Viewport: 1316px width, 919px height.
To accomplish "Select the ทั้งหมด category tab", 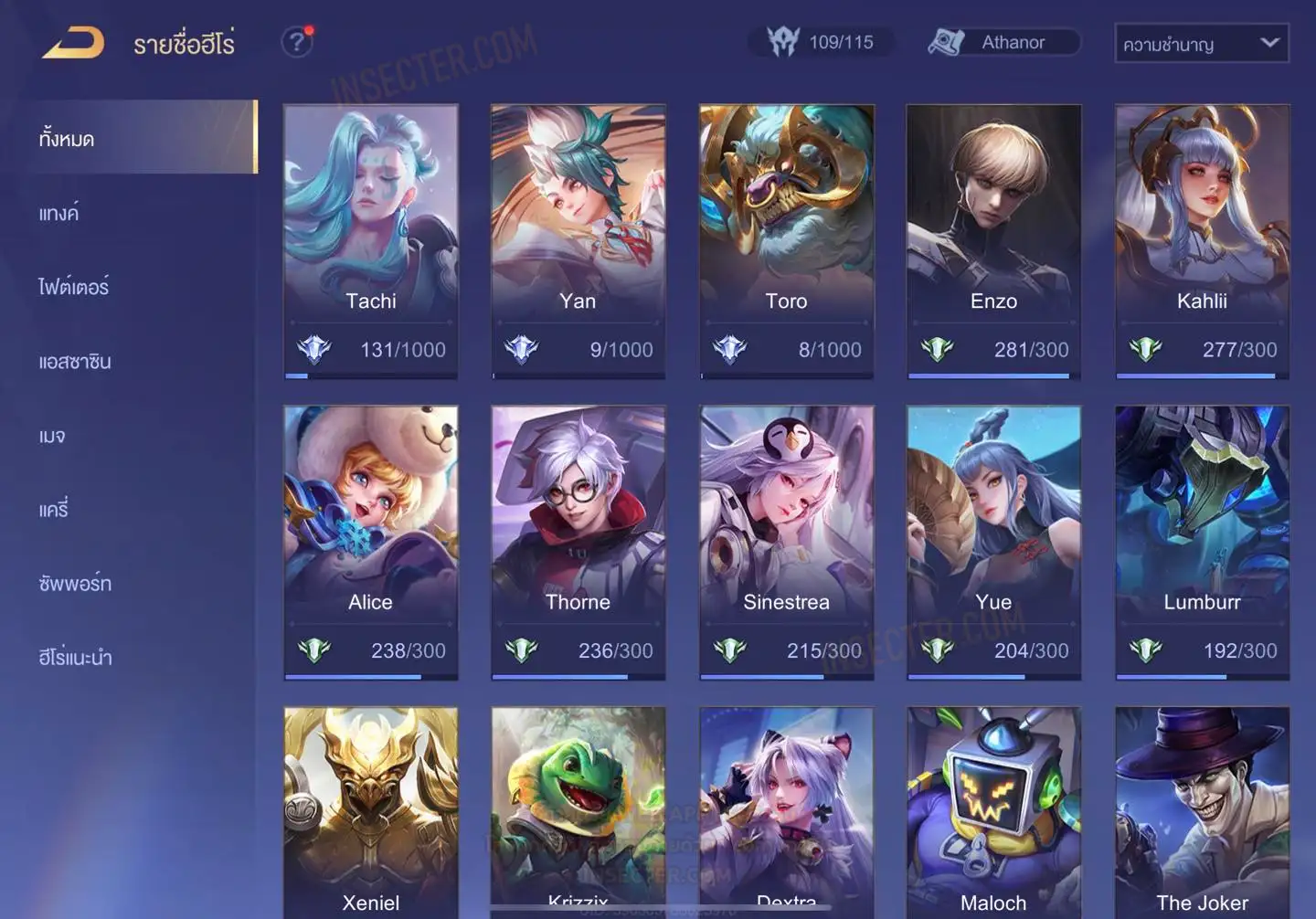I will (67, 139).
